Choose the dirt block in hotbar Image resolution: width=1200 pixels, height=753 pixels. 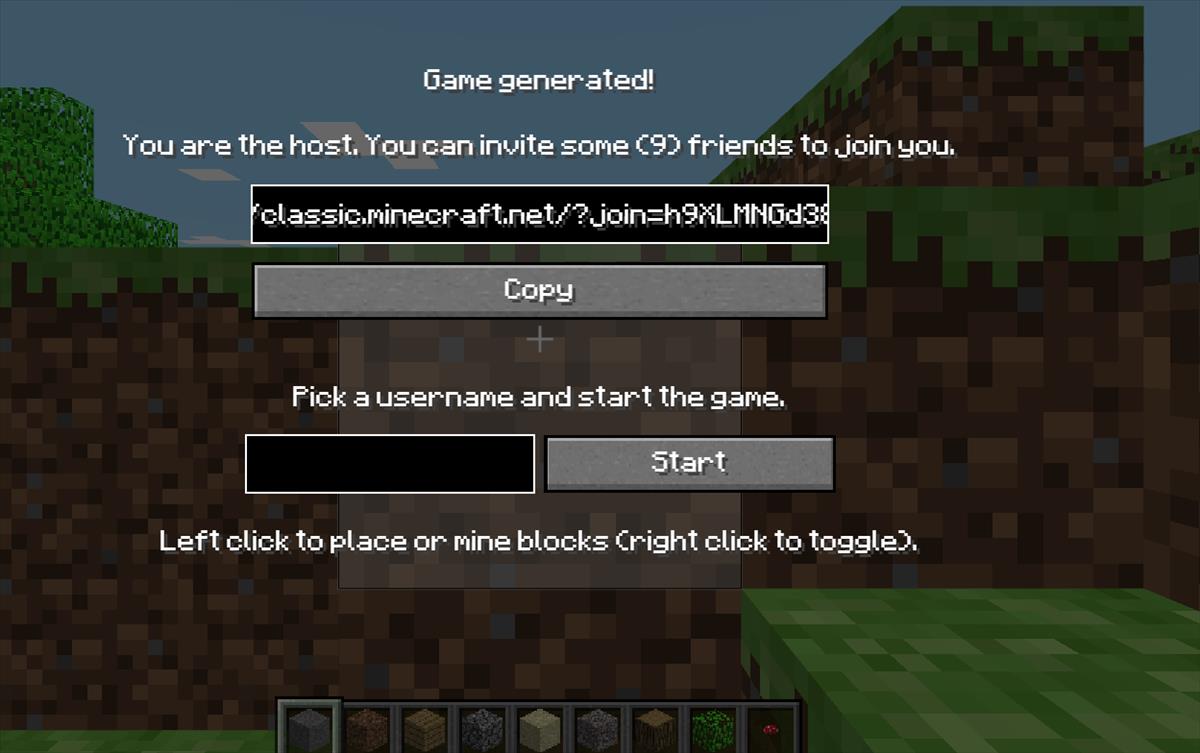pyautogui.click(x=367, y=727)
